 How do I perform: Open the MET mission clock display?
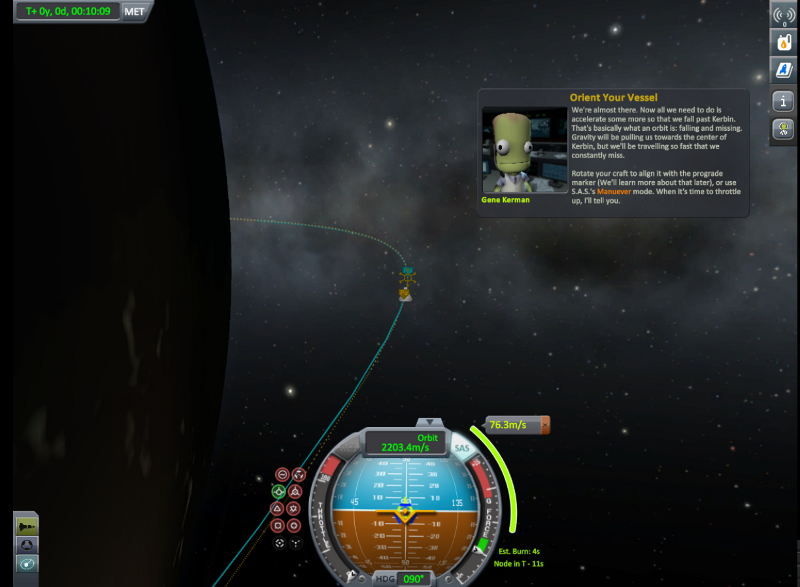[136, 12]
